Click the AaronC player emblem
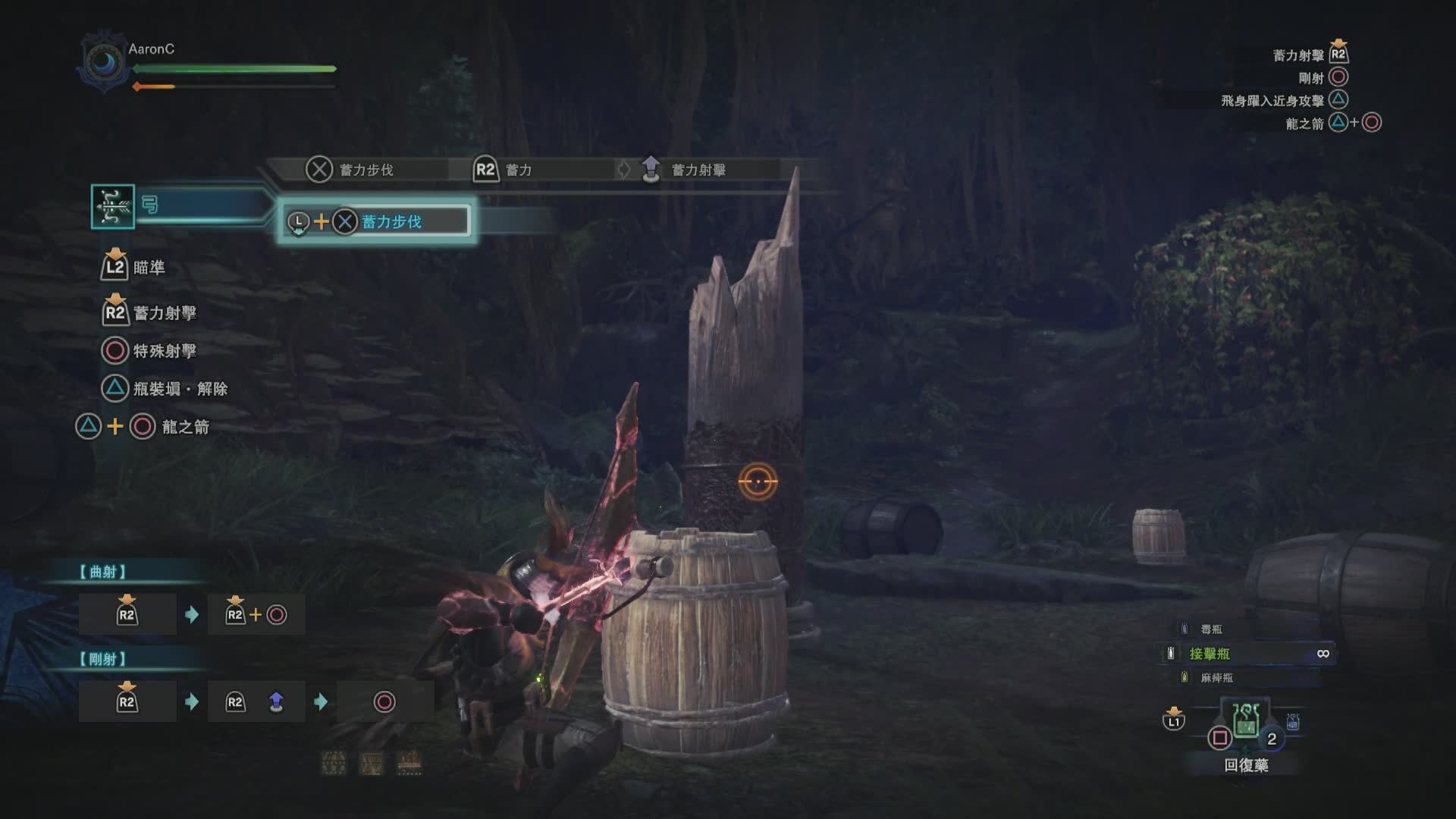Screen dimensions: 1456x819 105,62
